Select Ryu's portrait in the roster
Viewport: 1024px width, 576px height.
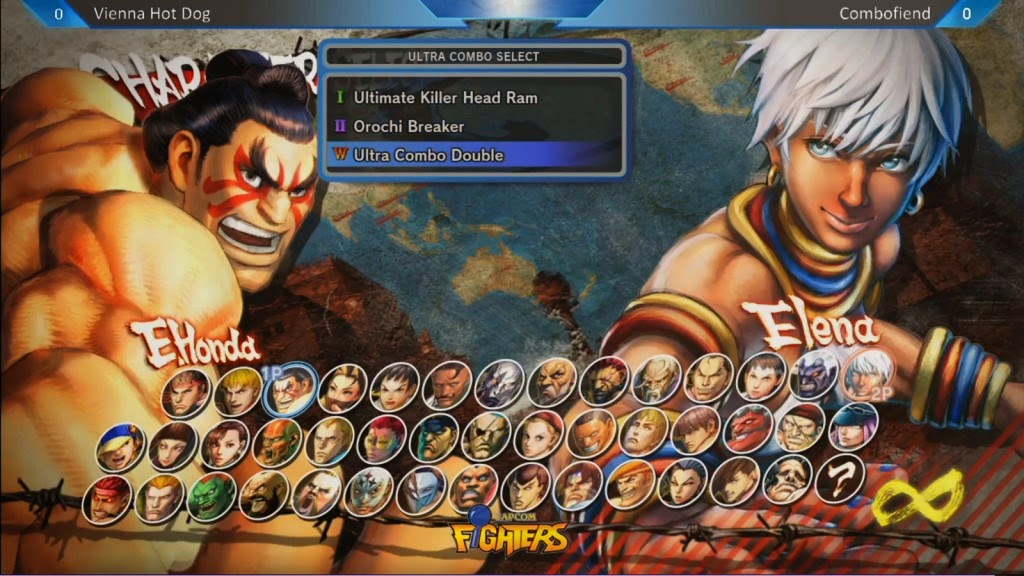point(186,392)
